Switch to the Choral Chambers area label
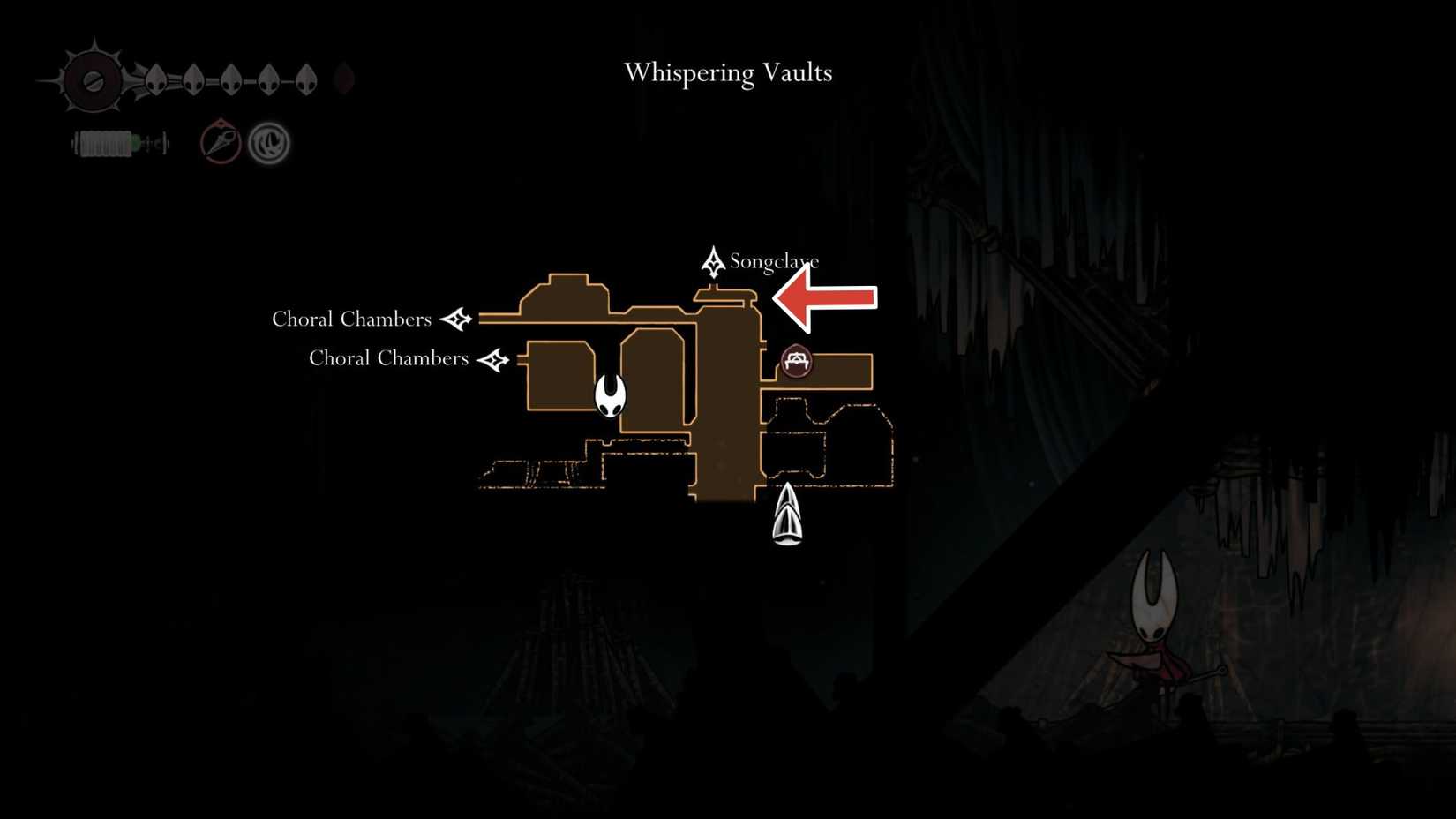 [351, 319]
